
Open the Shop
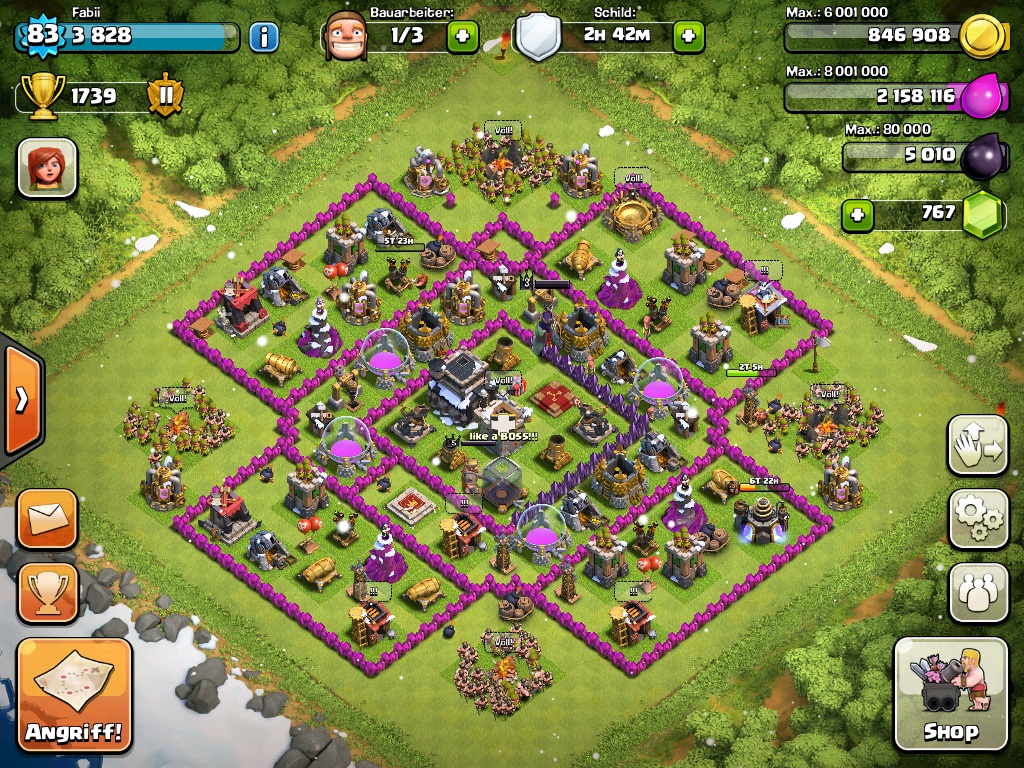pos(950,693)
